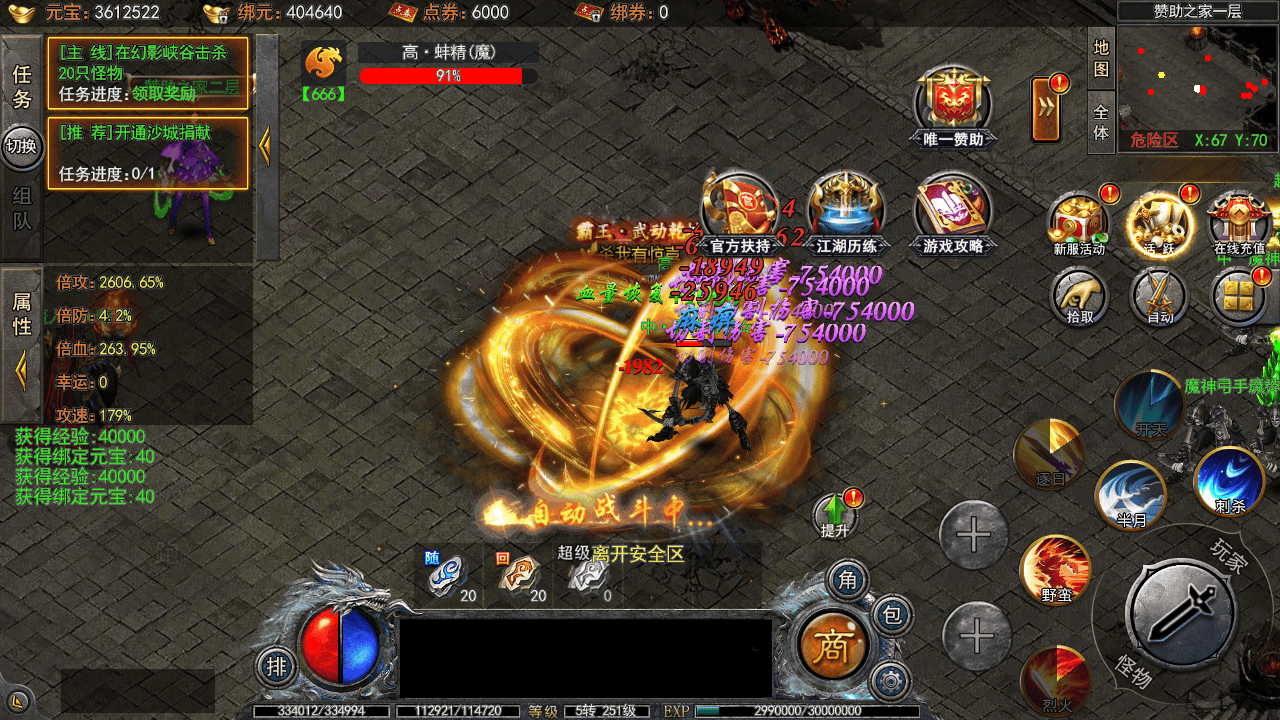The width and height of the screenshot is (1280, 720).
Task: Open 官方扶持 official support menu
Action: 740,210
